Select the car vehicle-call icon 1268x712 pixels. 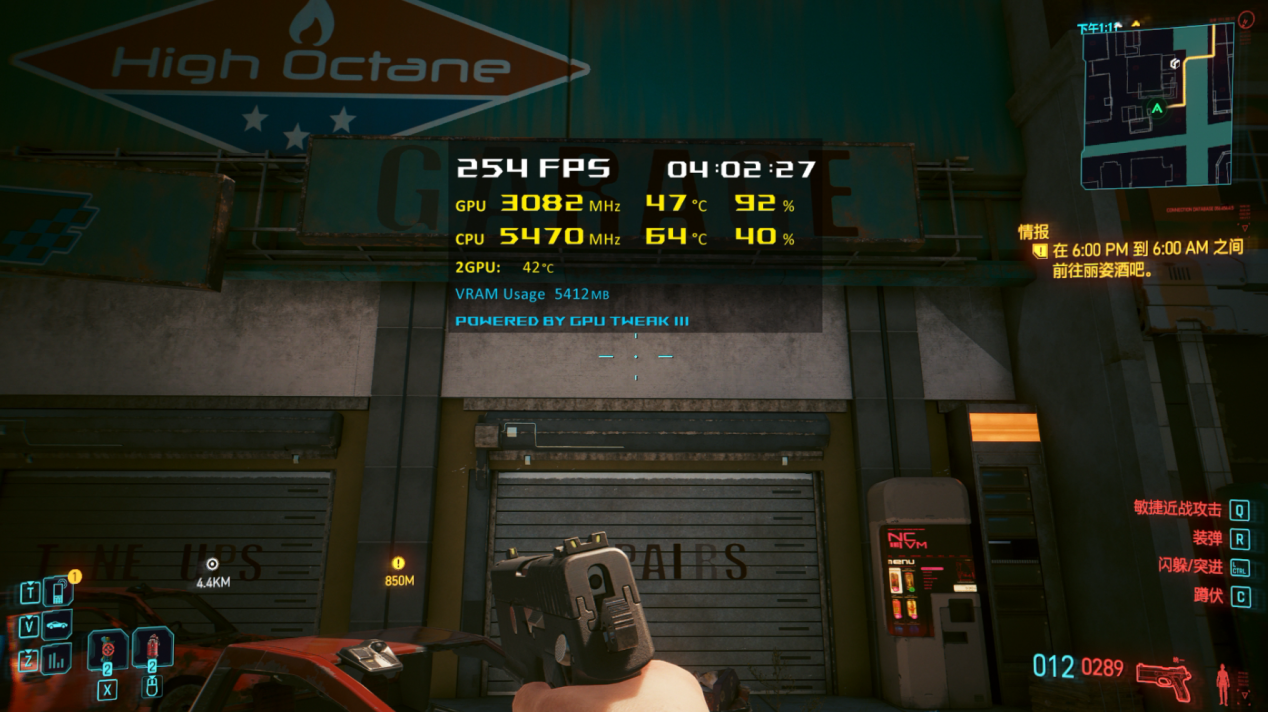coord(57,627)
